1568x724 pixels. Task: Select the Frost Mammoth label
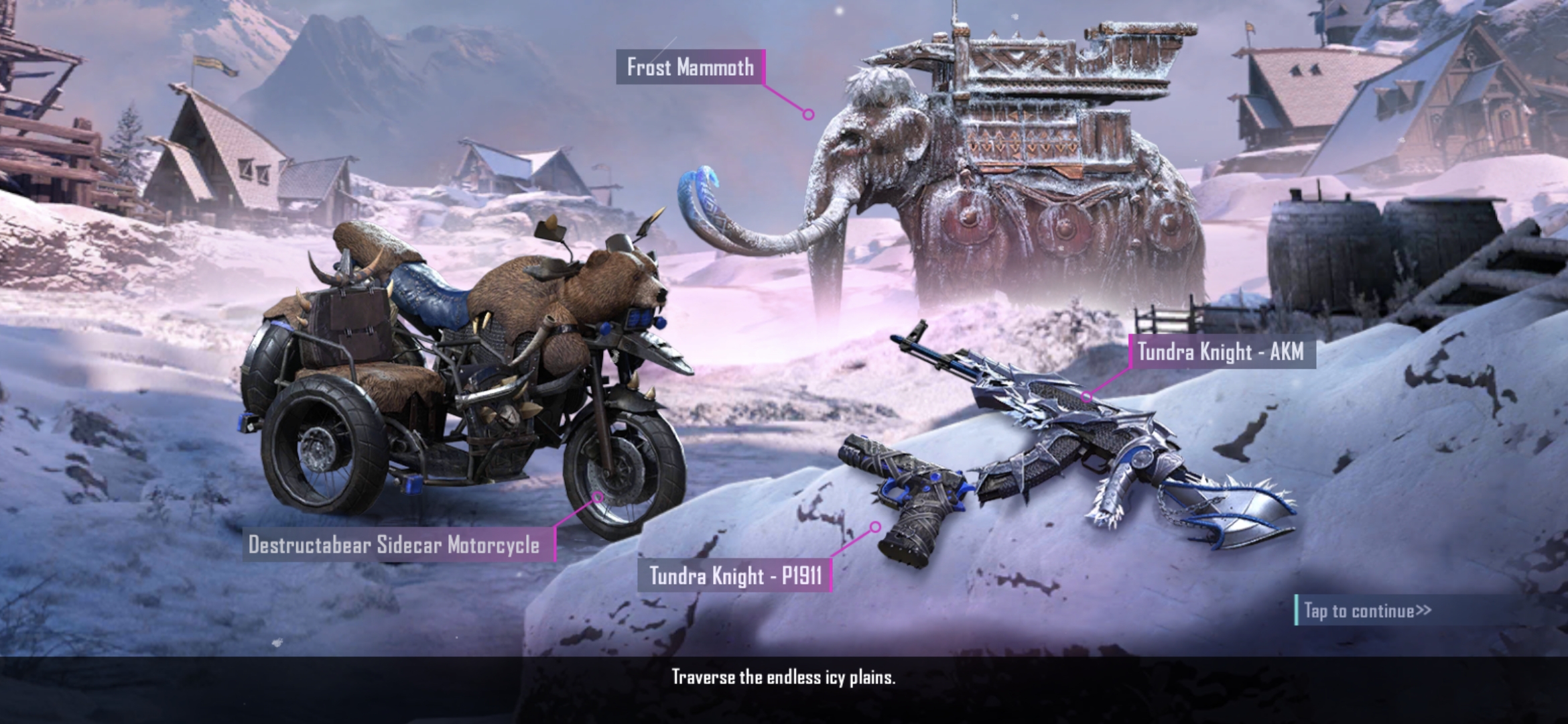(x=692, y=67)
